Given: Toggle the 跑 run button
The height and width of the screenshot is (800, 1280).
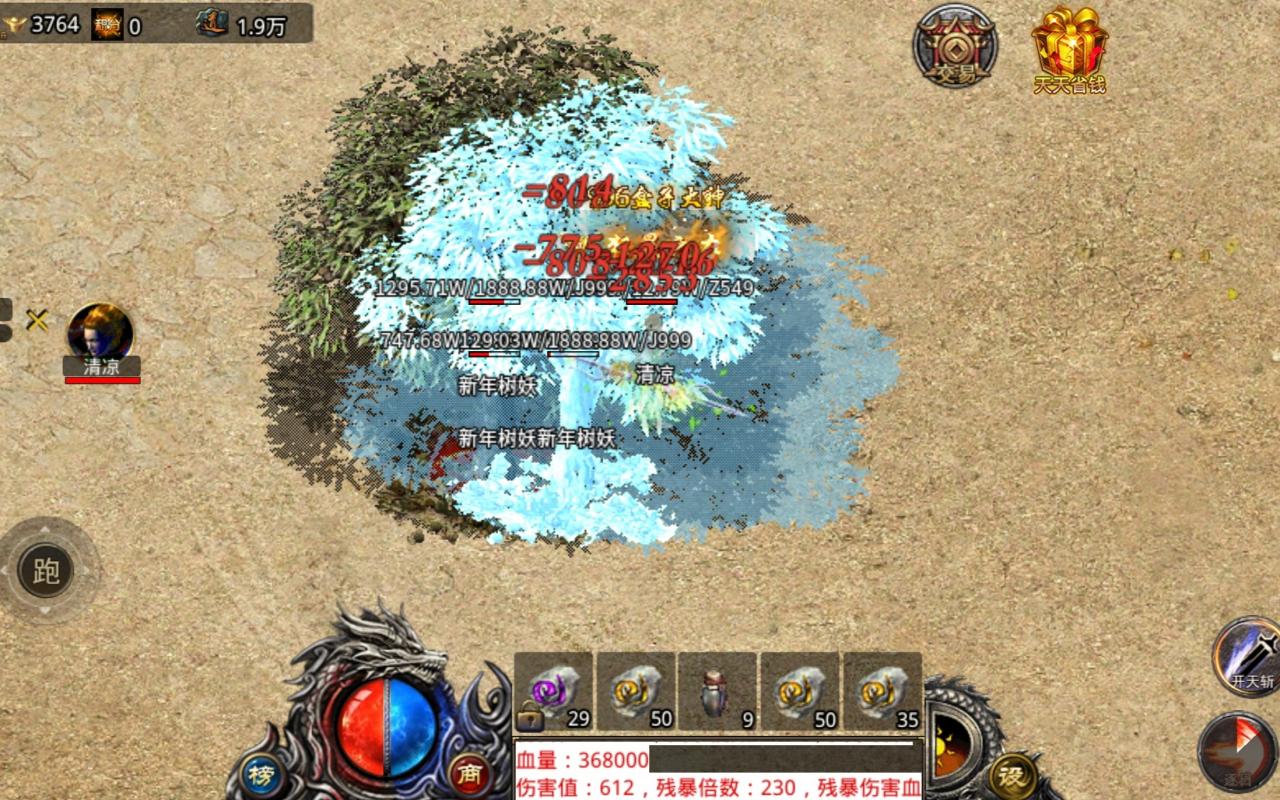Looking at the screenshot, I should tap(47, 571).
